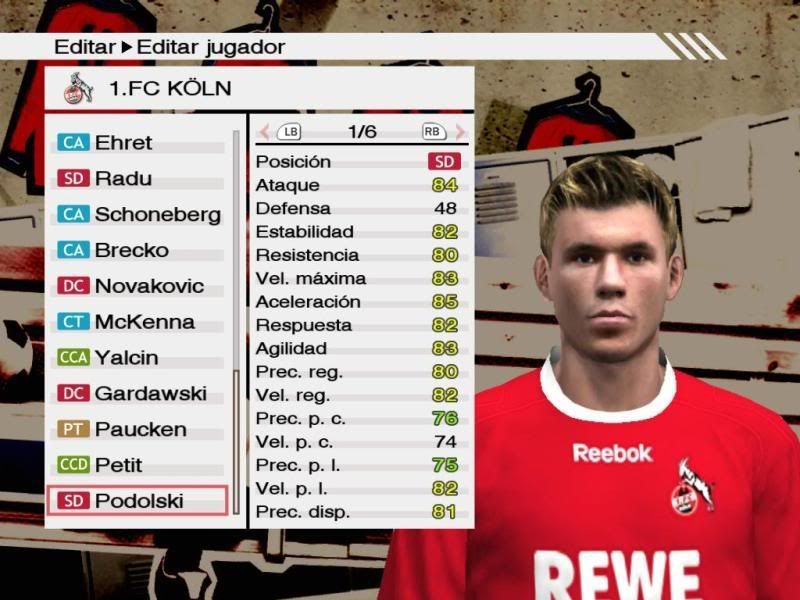This screenshot has height=600, width=800.
Task: Choose the Aceleración stat row
Action: (x=358, y=302)
